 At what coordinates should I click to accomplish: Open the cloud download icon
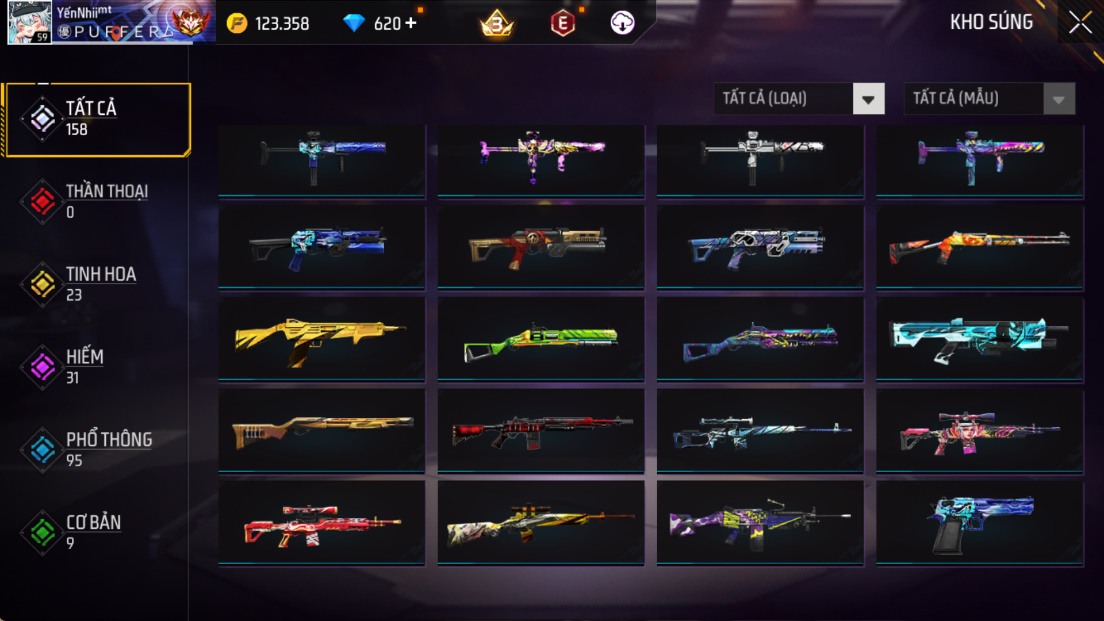[623, 23]
